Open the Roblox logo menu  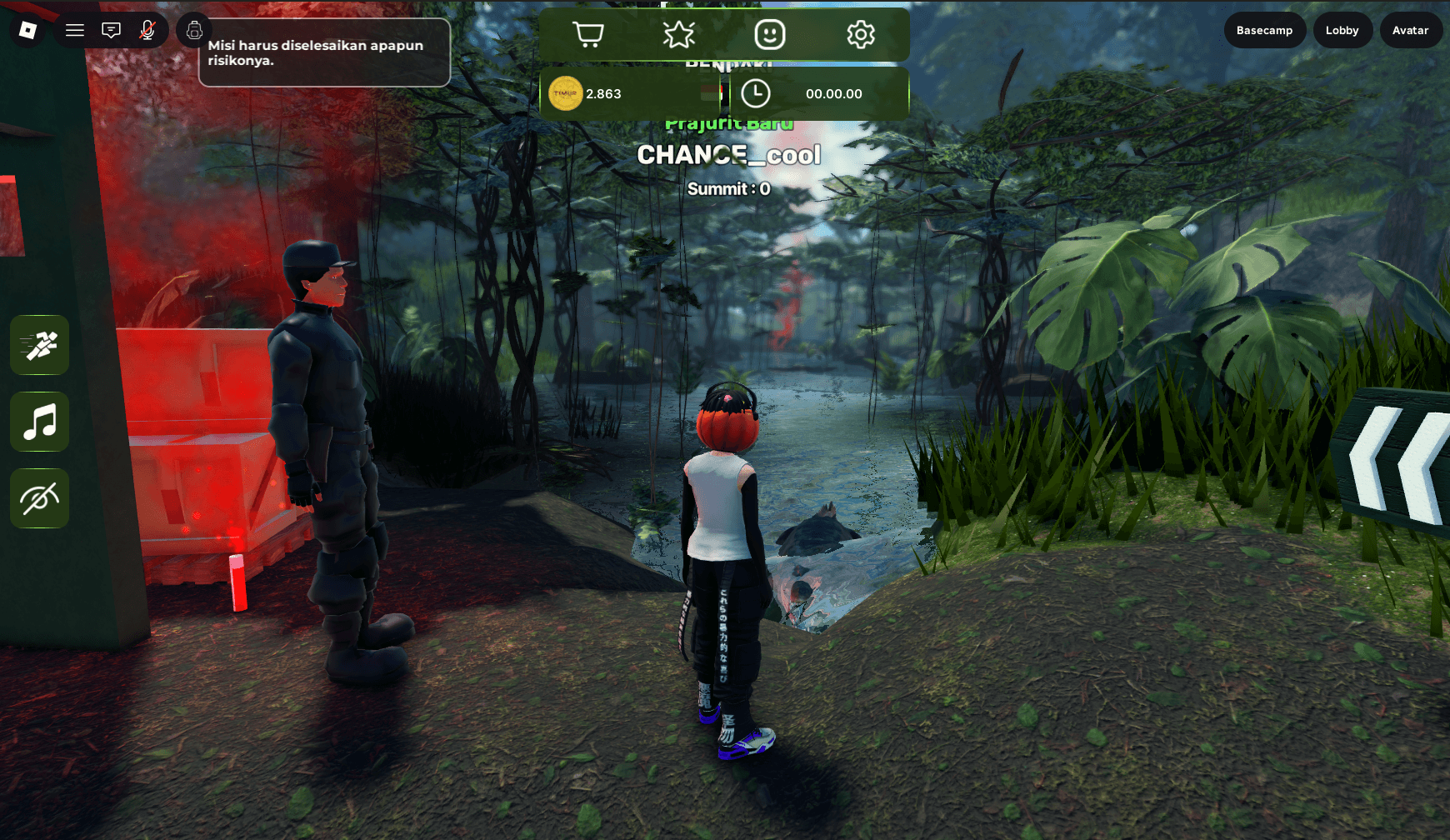point(27,30)
